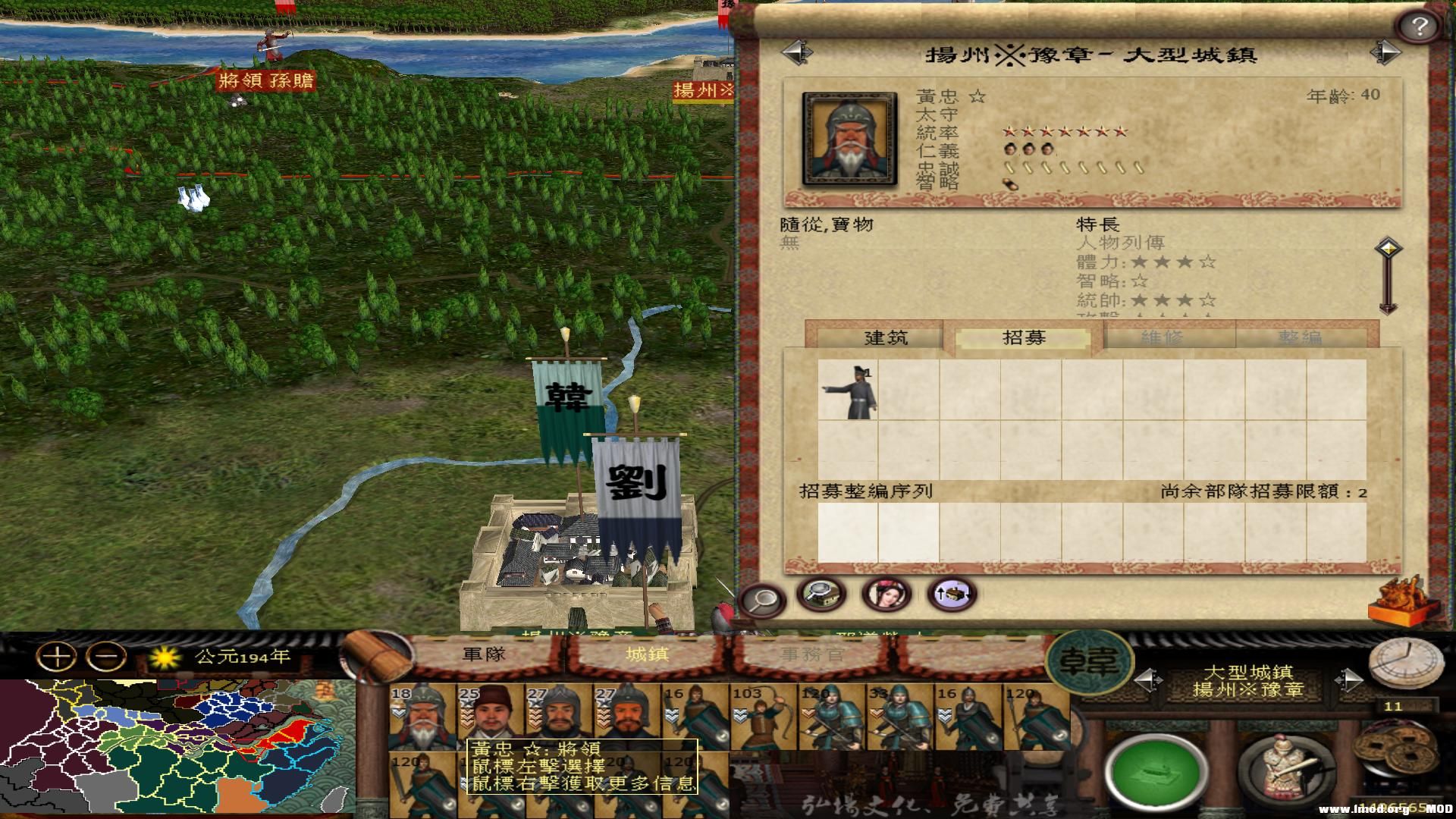Open the building browser icon
This screenshot has width=1456, height=819.
(821, 595)
